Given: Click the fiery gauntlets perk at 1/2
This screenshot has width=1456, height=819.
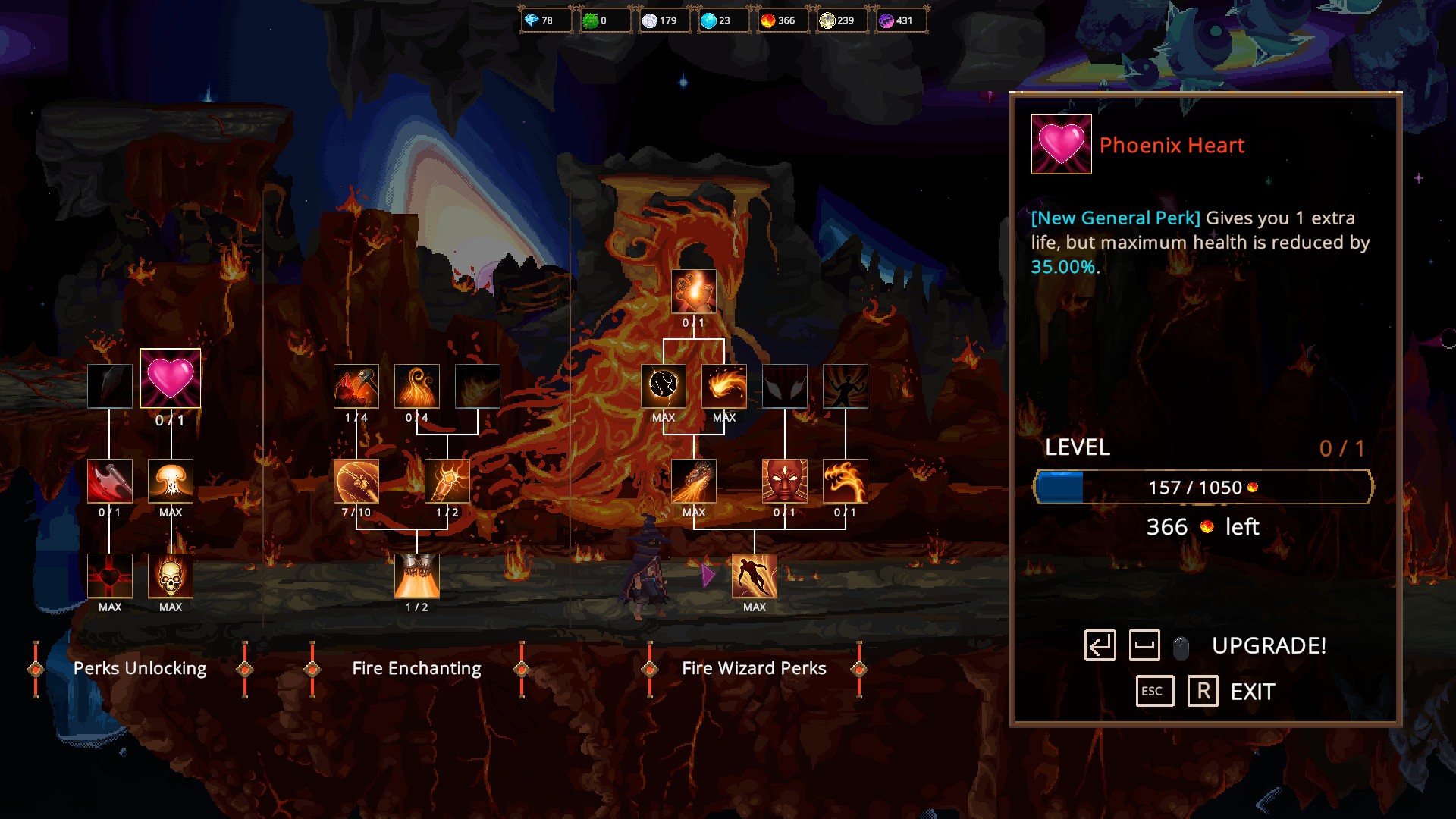Looking at the screenshot, I should [x=416, y=577].
